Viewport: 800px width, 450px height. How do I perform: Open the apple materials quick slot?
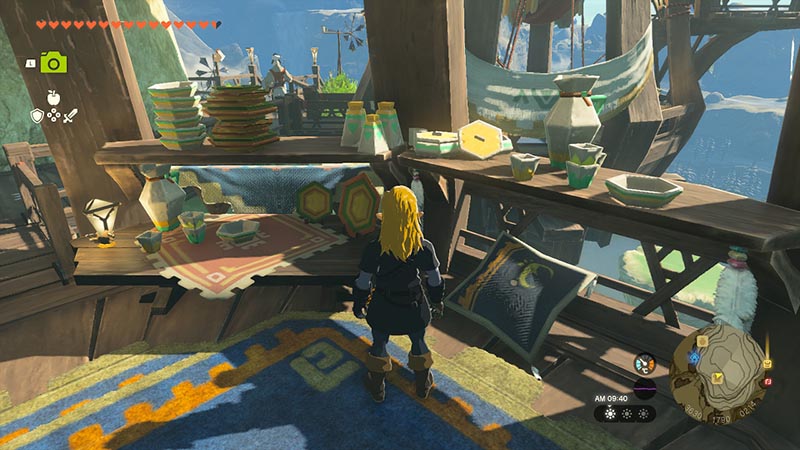pos(53,98)
